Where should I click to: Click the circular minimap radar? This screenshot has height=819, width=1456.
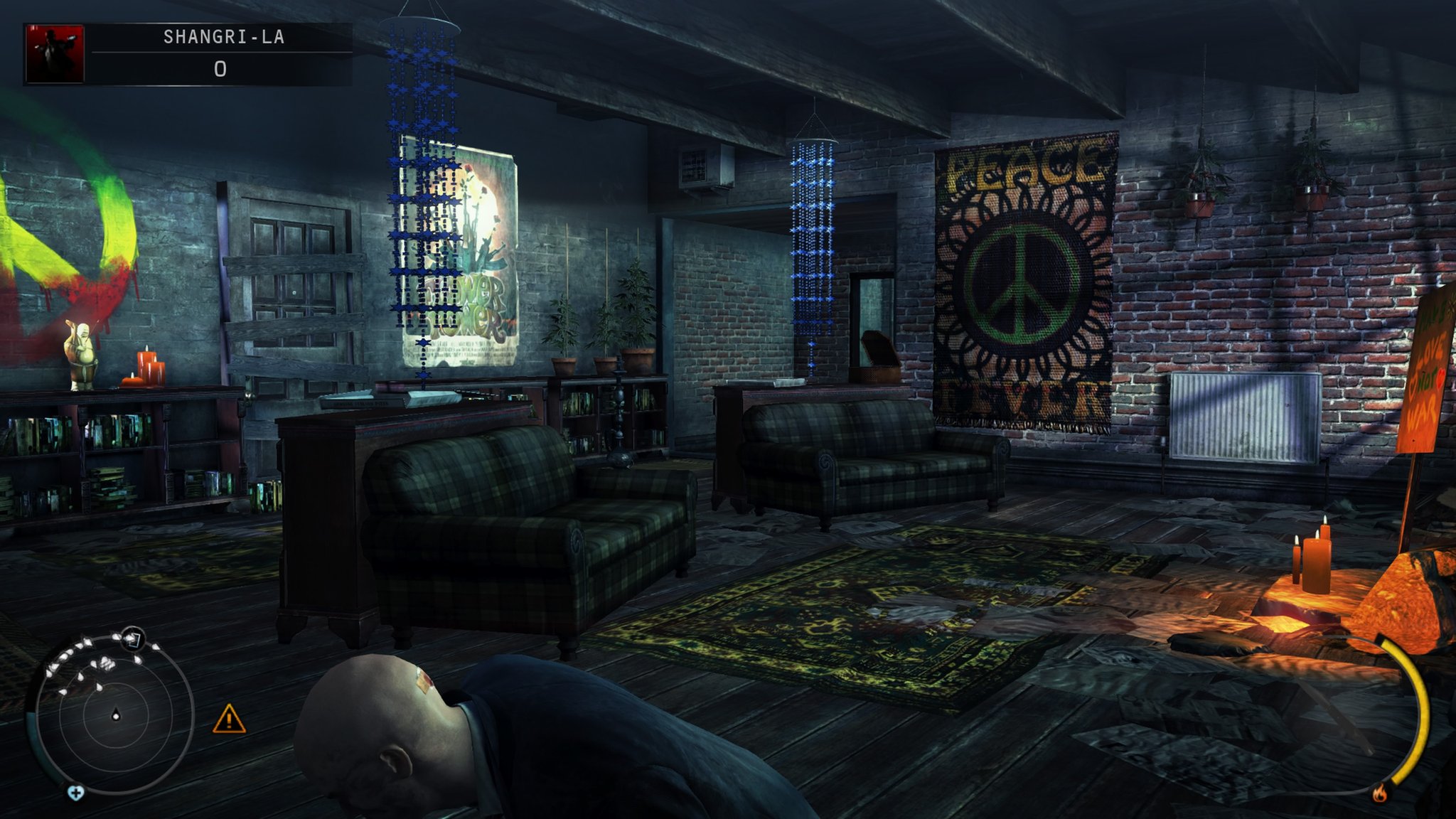(115, 713)
